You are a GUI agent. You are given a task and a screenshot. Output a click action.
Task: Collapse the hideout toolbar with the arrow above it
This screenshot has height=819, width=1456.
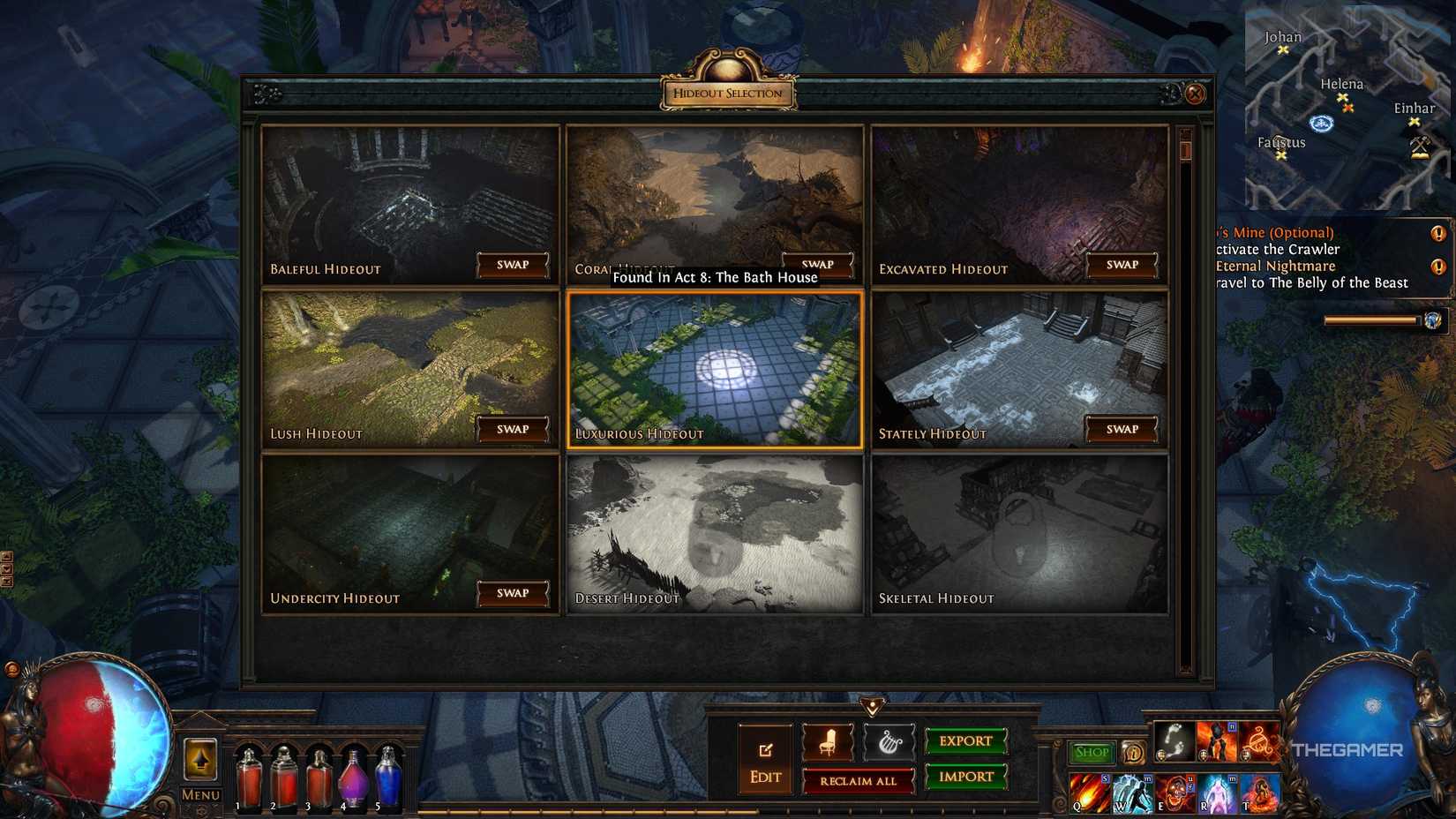pyautogui.click(x=873, y=705)
